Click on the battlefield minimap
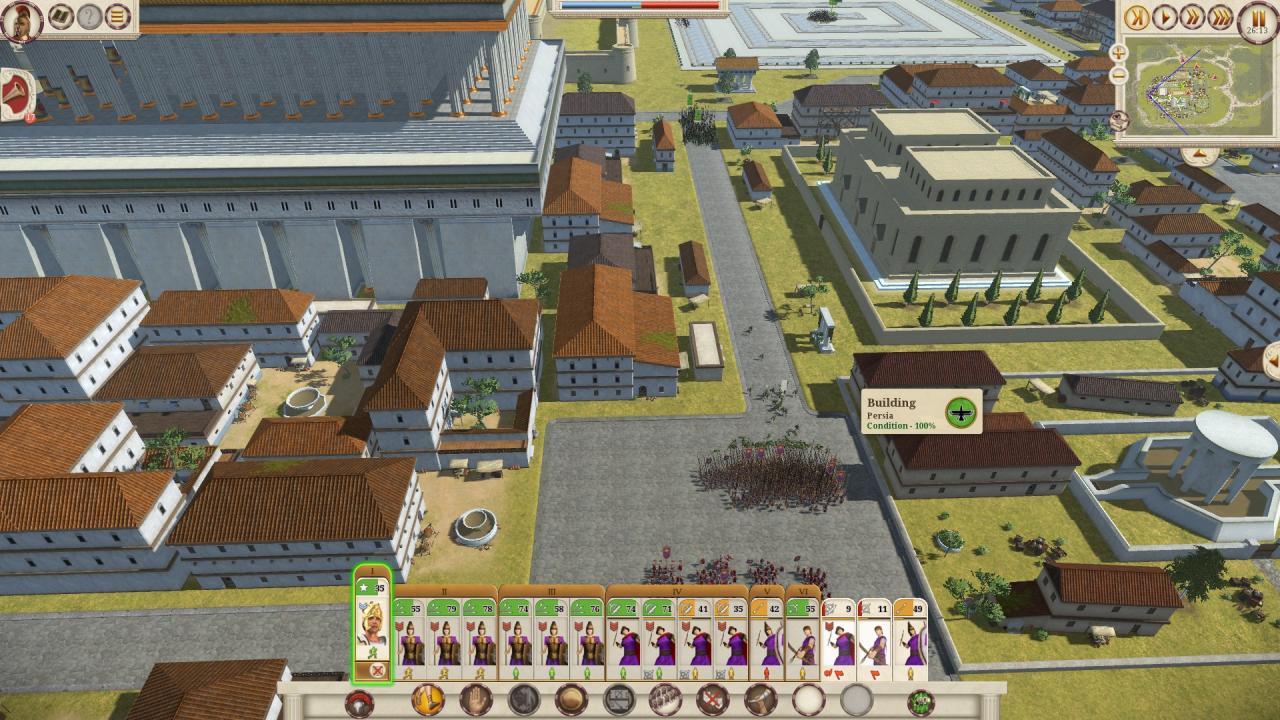Screen dimensions: 1280x720 [x=1200, y=88]
